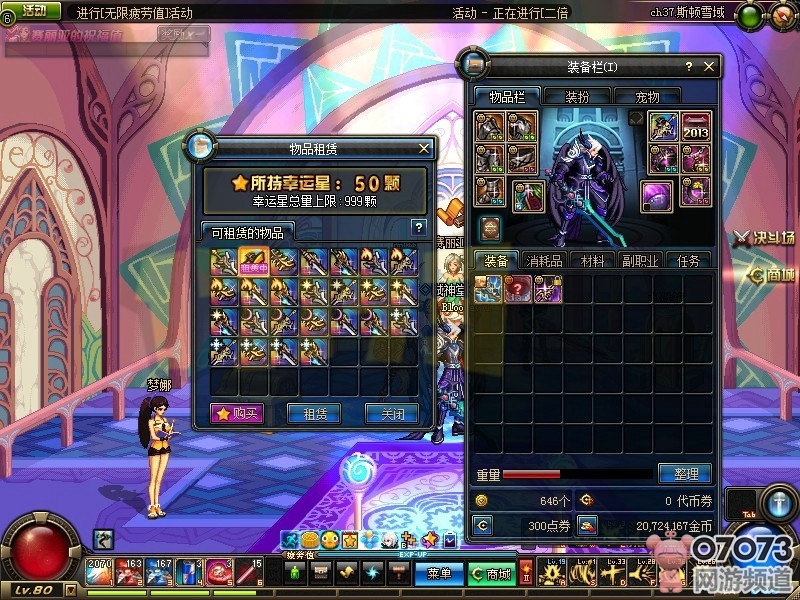Switch to the 宠物 pet tab
The height and width of the screenshot is (600, 800).
647,97
